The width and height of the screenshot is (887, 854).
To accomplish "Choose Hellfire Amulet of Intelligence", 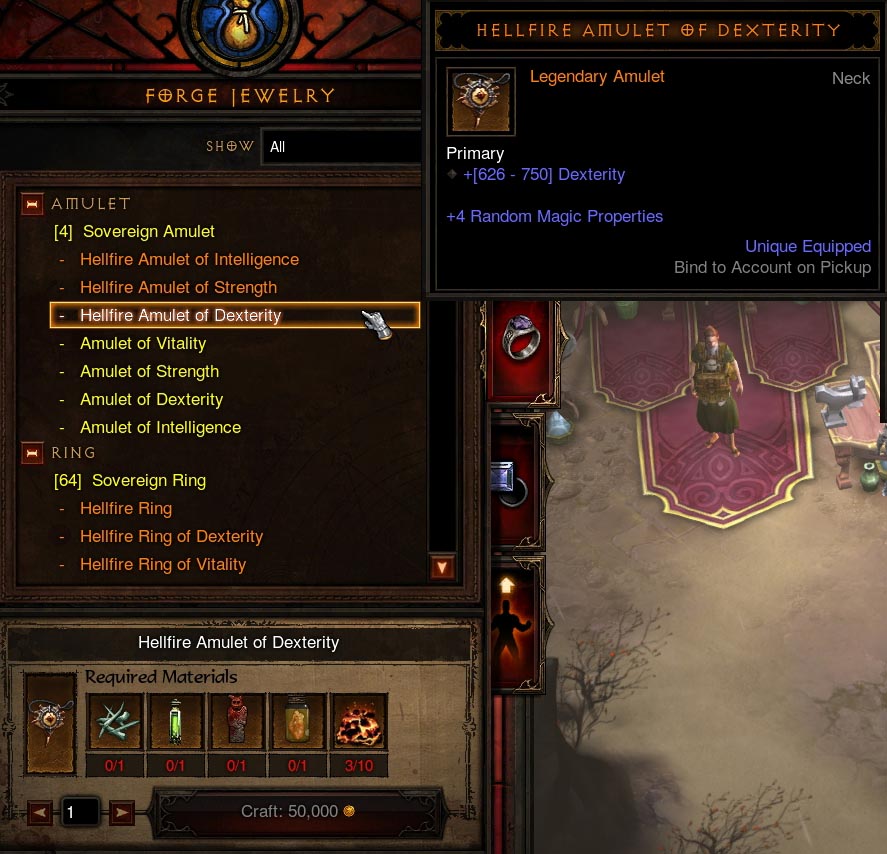I will 189,260.
